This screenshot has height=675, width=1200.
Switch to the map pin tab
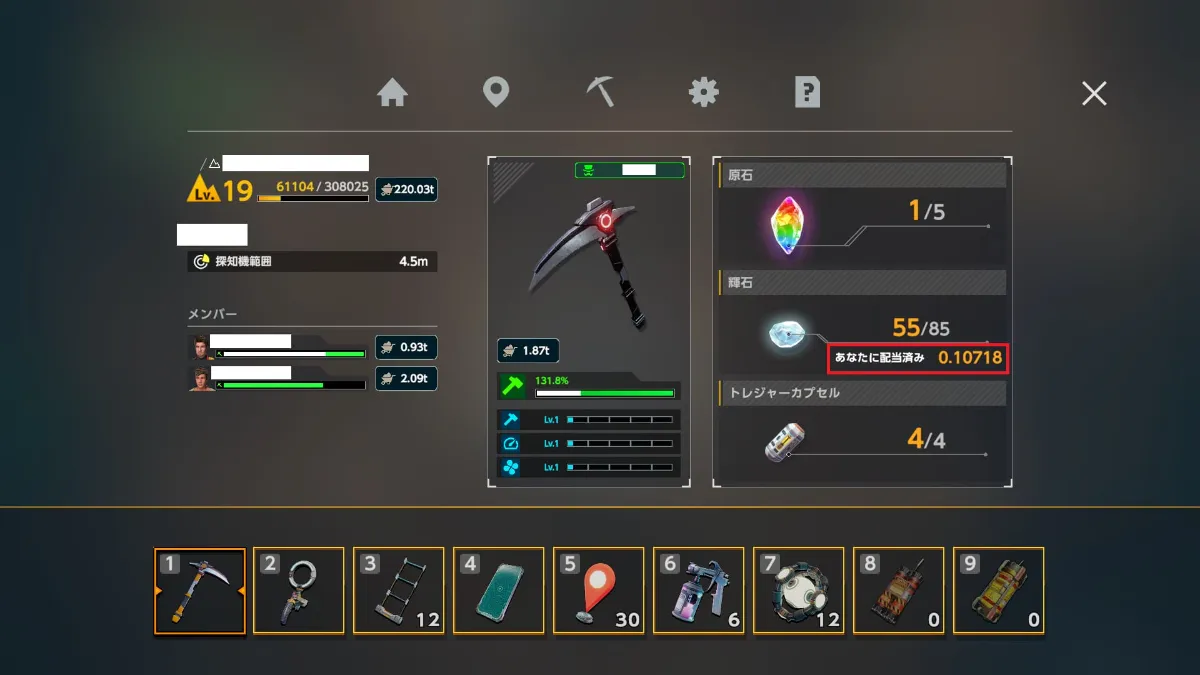click(x=496, y=93)
